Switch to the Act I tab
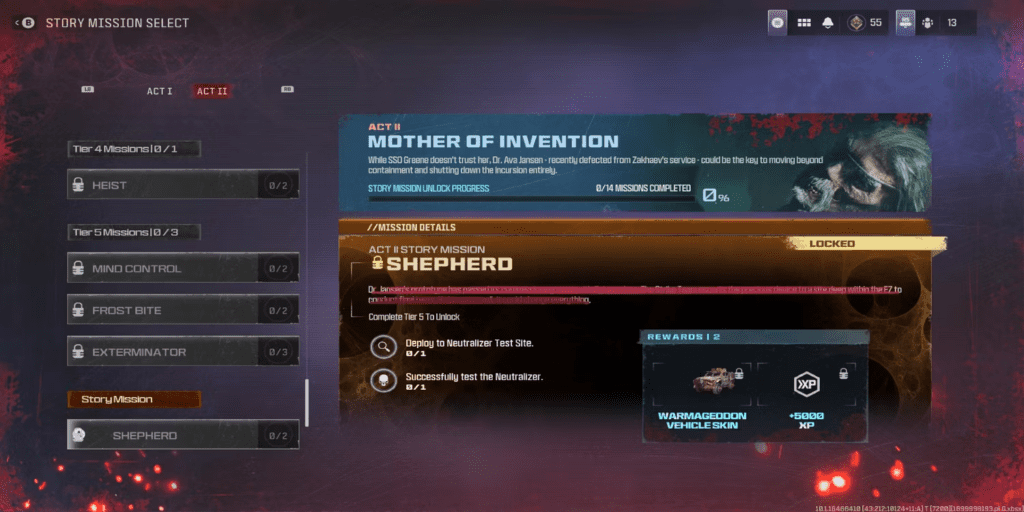The height and width of the screenshot is (512, 1024). [x=159, y=91]
